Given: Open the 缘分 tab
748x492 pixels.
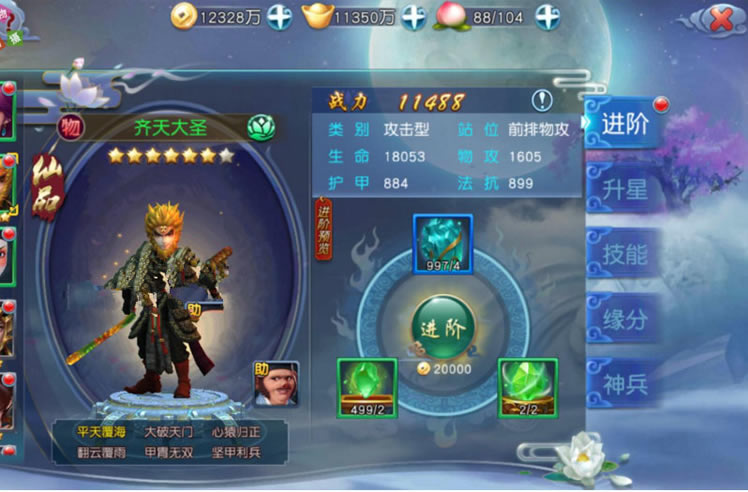Looking at the screenshot, I should 625,320.
